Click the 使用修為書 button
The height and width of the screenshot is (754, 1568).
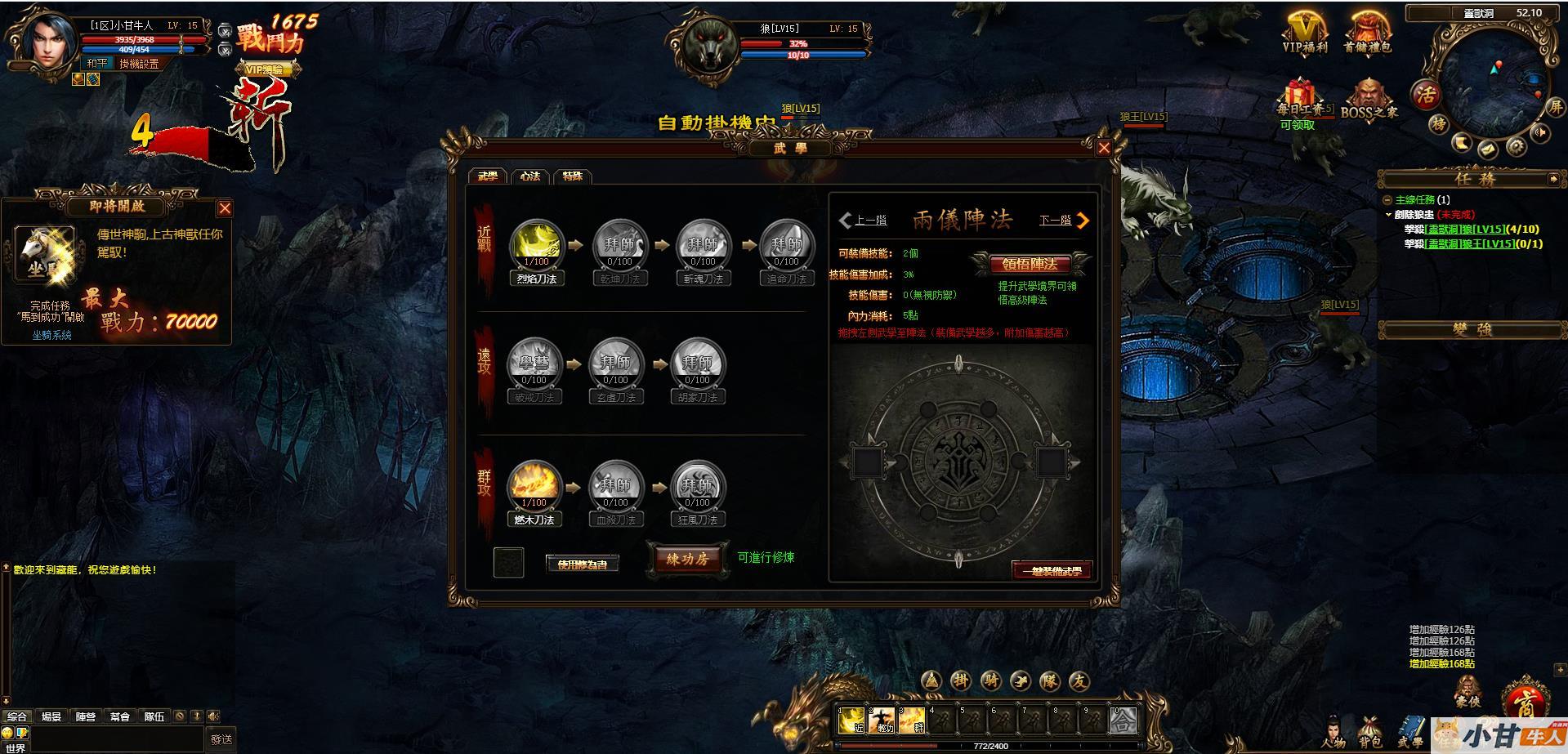coord(583,564)
